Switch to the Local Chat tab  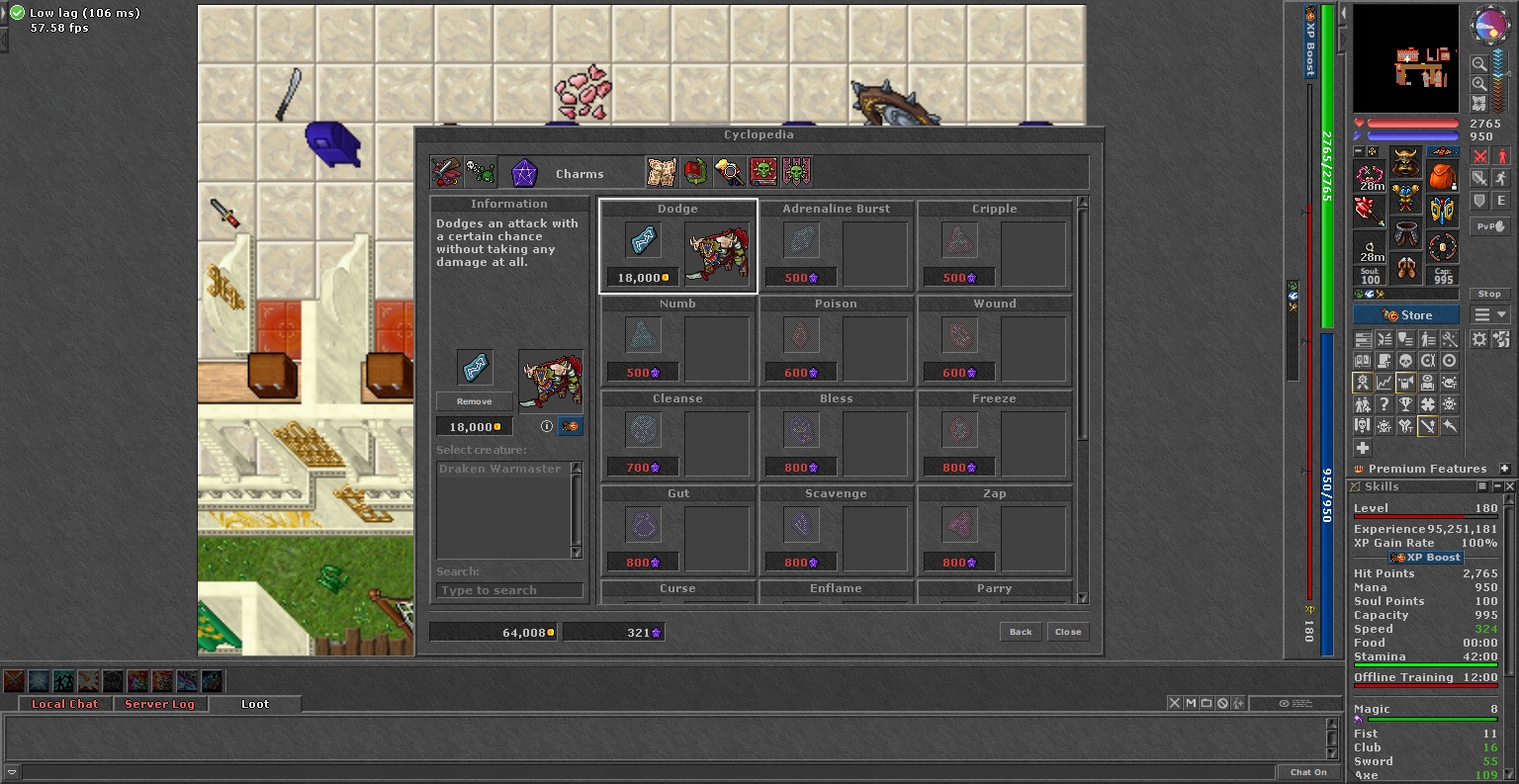pyautogui.click(x=64, y=704)
